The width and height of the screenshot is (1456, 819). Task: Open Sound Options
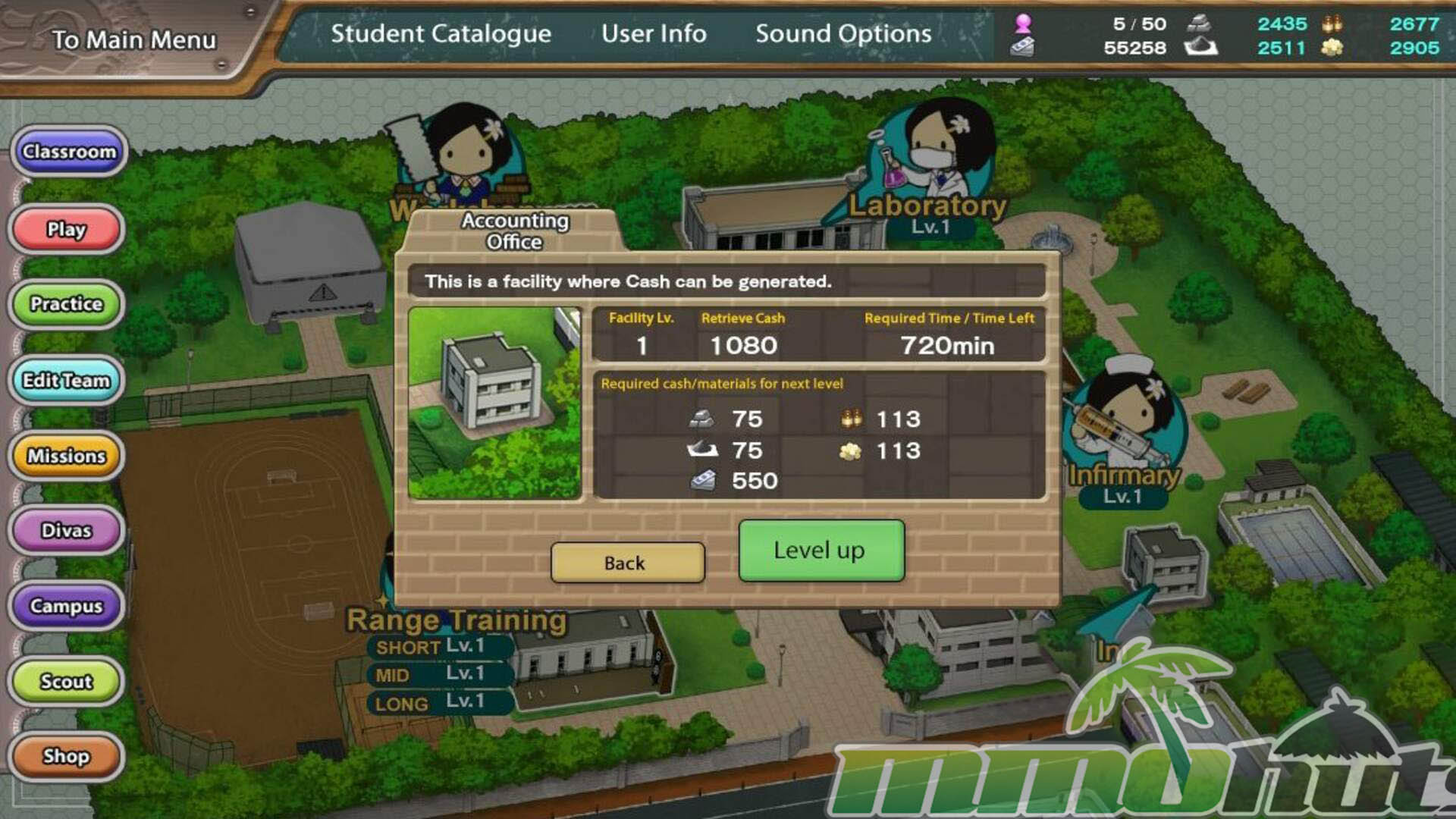click(x=843, y=34)
